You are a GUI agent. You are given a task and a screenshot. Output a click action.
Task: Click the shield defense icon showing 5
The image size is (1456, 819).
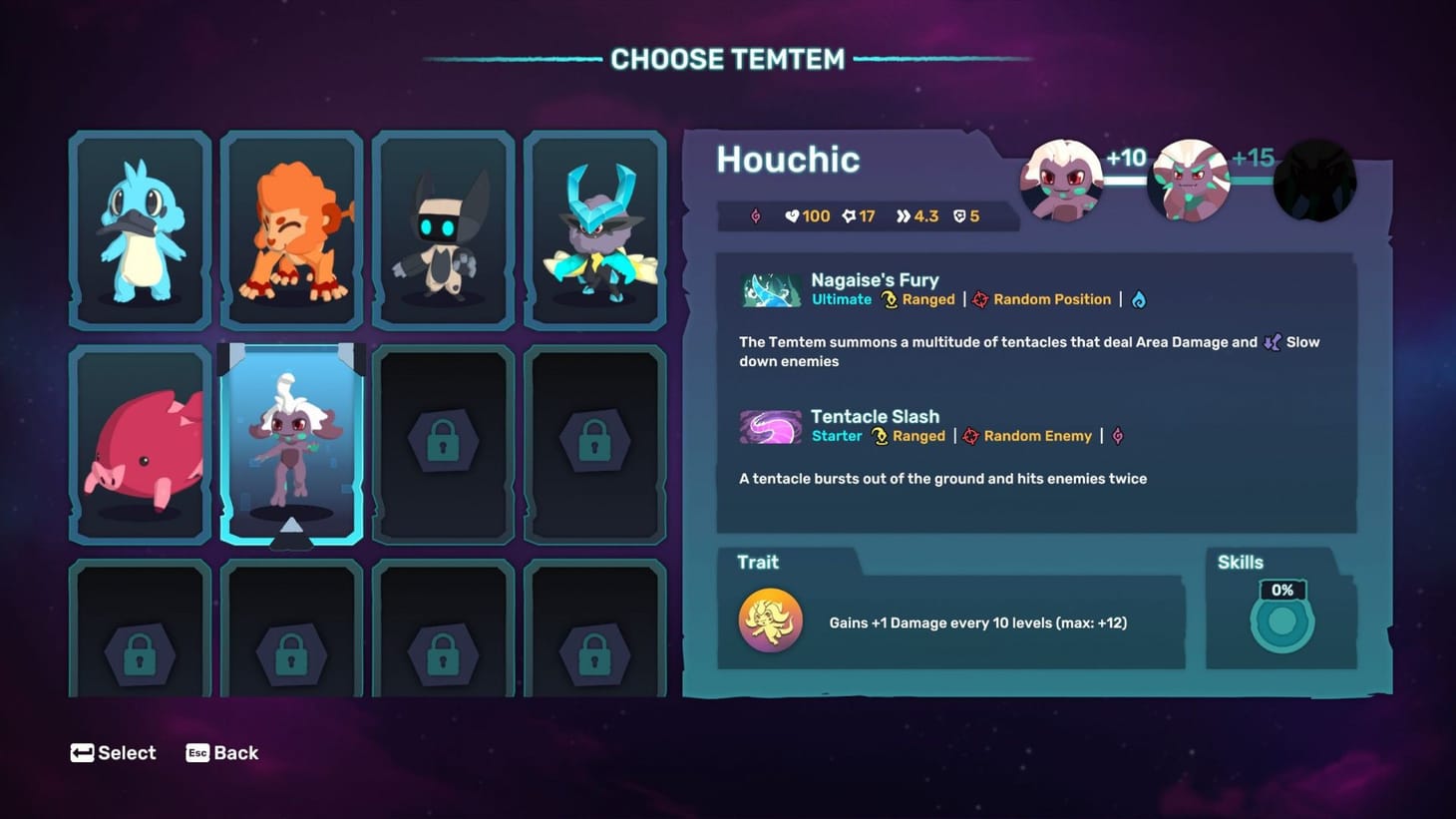pos(958,215)
